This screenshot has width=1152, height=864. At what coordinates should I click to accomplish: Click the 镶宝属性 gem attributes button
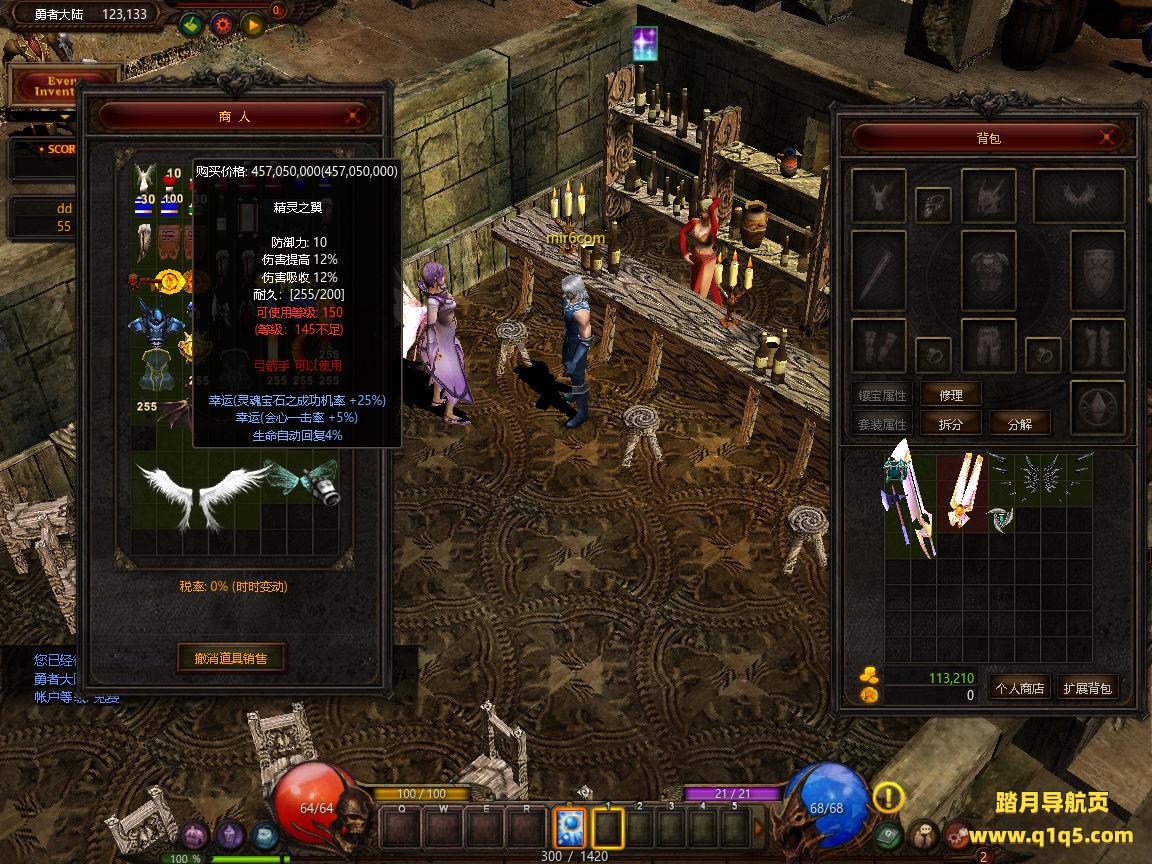(881, 395)
